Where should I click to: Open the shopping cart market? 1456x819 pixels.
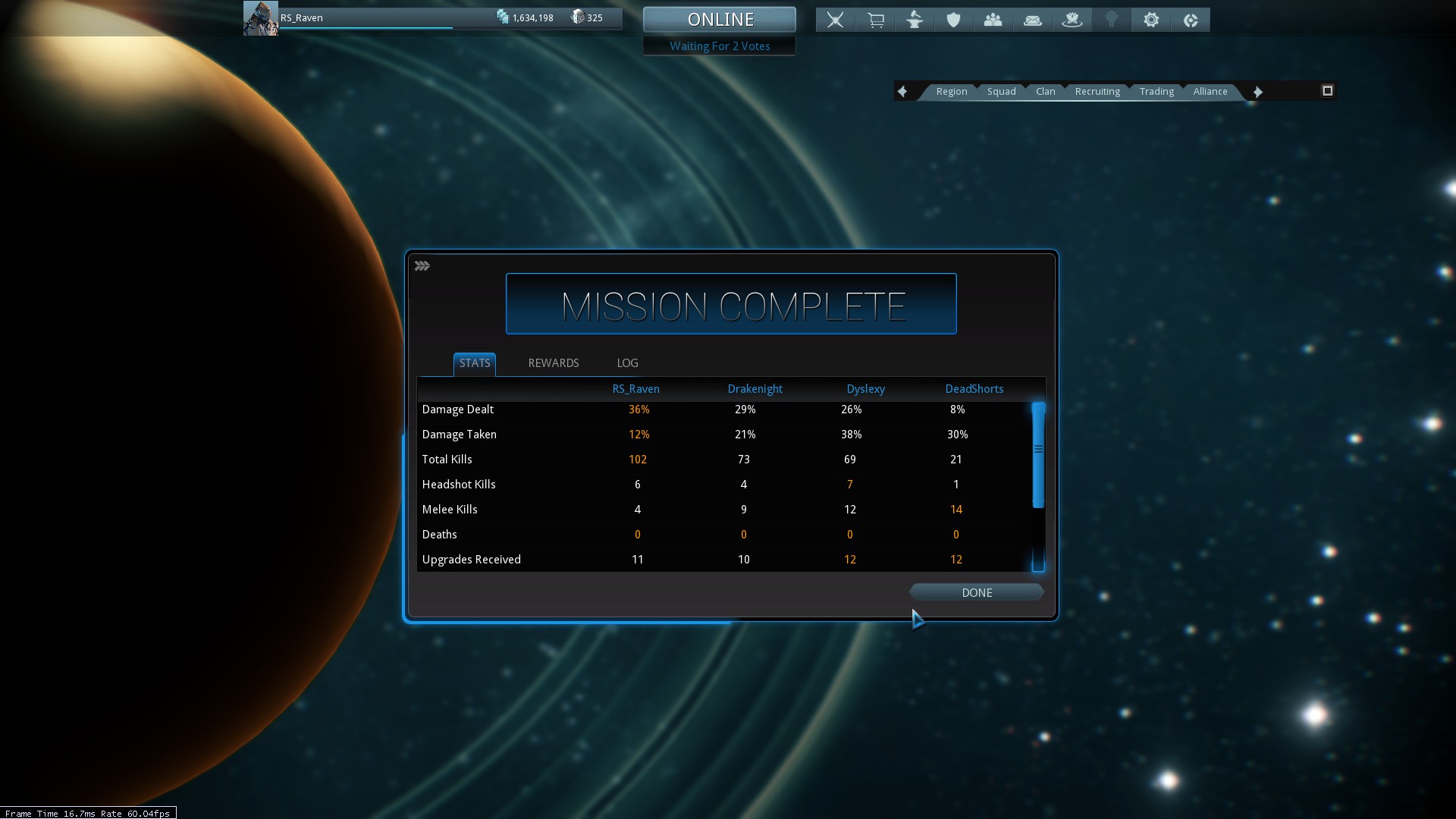pos(875,20)
